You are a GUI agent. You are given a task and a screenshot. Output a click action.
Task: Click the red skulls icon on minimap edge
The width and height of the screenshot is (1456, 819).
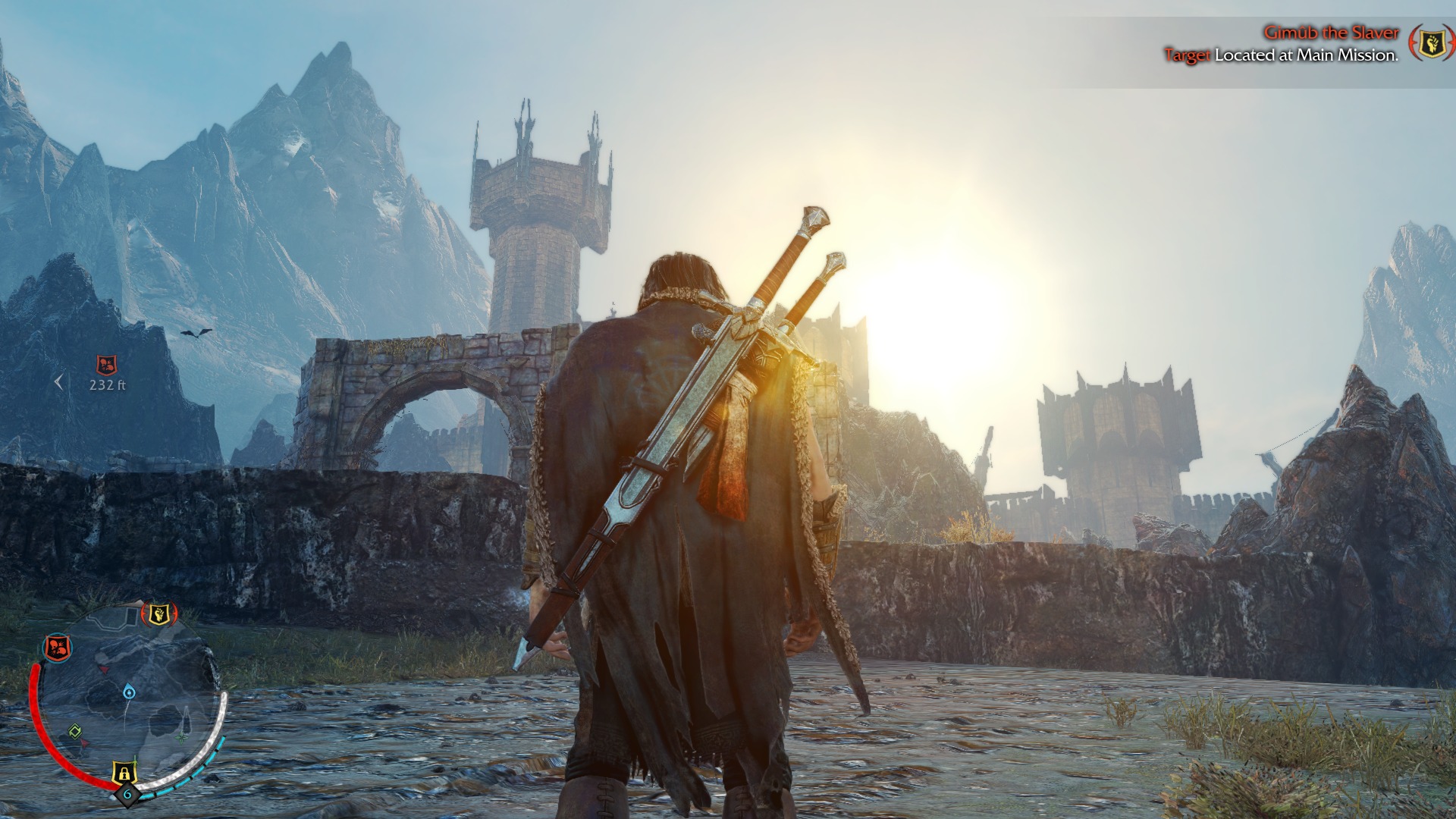(x=57, y=647)
